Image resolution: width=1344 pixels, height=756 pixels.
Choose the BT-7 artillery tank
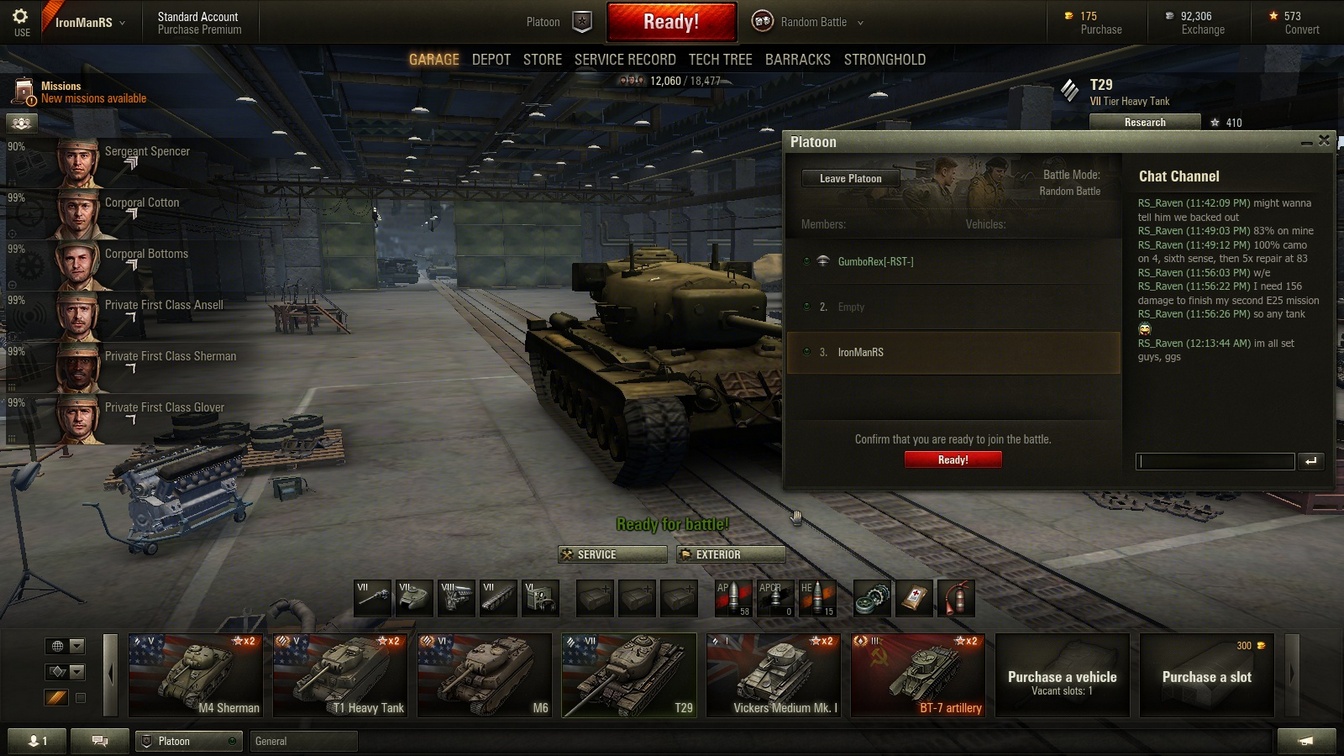917,676
